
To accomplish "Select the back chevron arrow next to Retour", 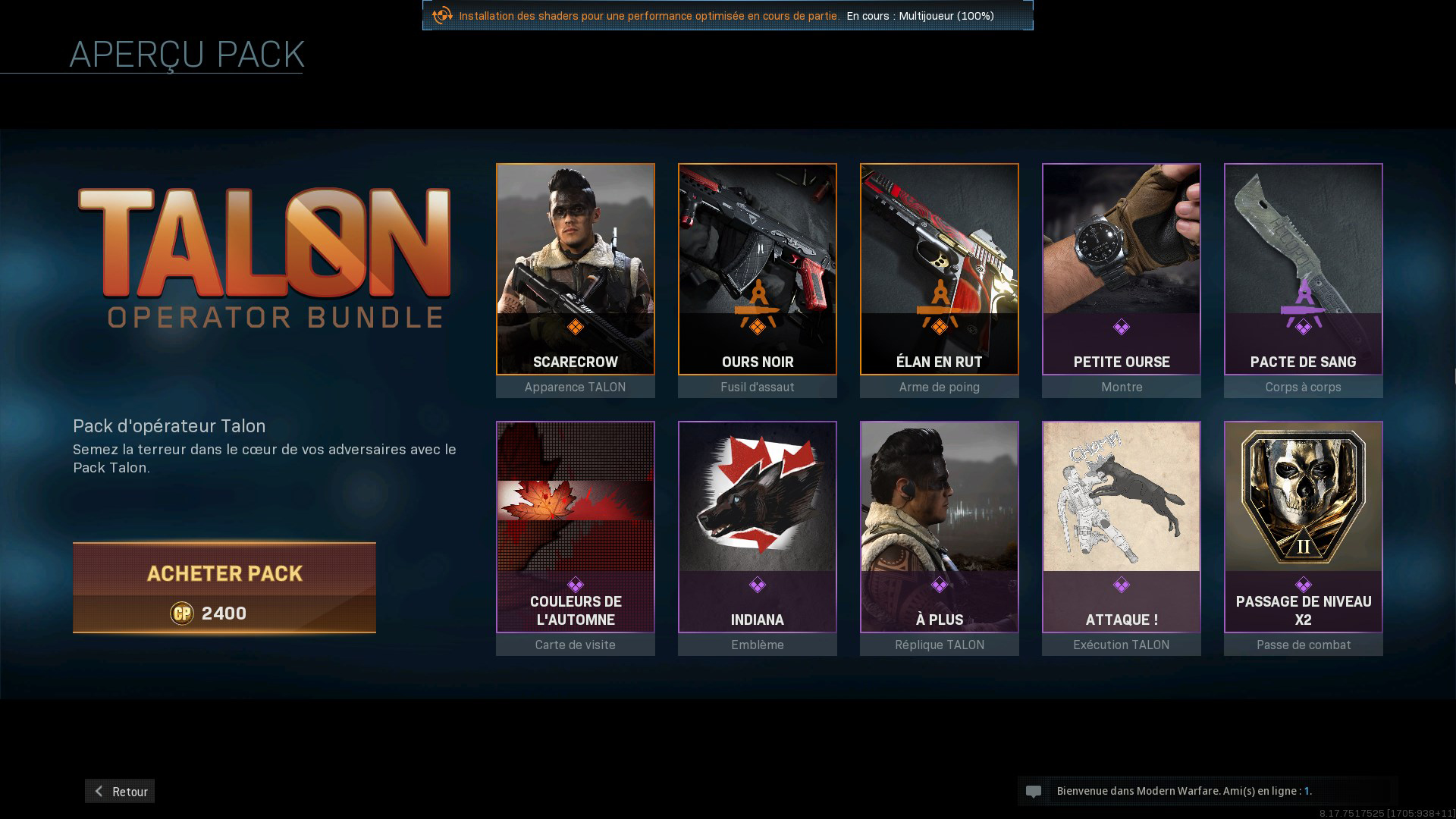I will click(x=98, y=791).
